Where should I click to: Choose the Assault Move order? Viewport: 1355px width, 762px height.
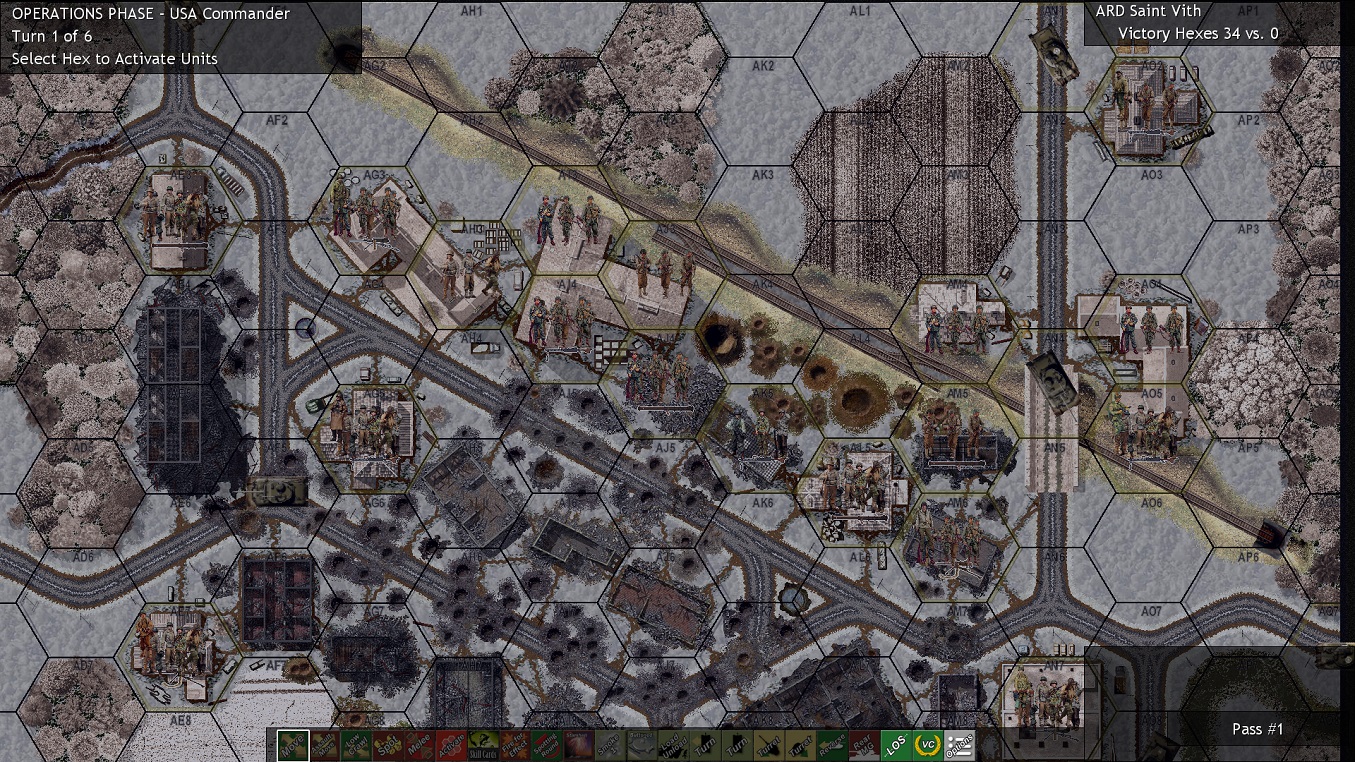(x=324, y=746)
